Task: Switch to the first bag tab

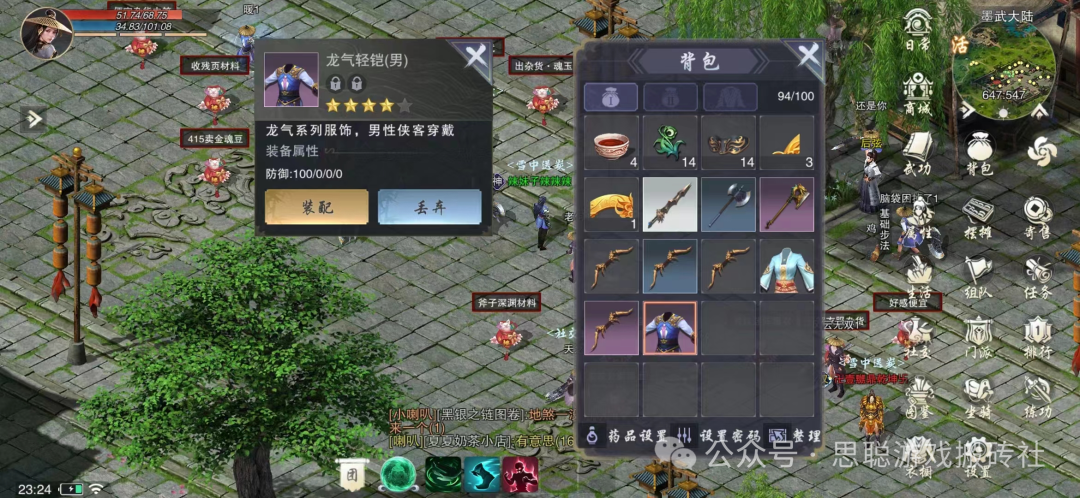Action: pyautogui.click(x=611, y=96)
